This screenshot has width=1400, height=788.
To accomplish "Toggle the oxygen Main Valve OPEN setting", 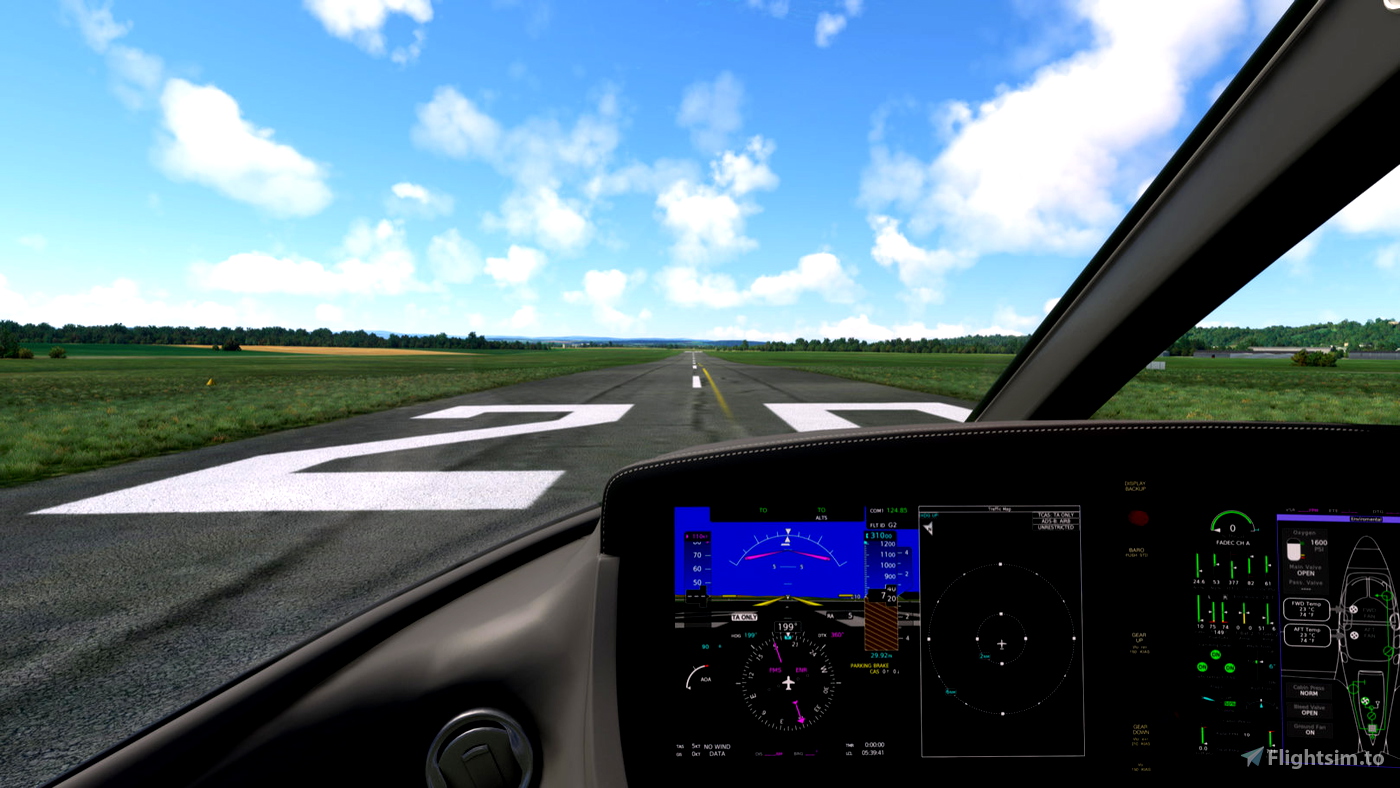I will [x=1307, y=570].
